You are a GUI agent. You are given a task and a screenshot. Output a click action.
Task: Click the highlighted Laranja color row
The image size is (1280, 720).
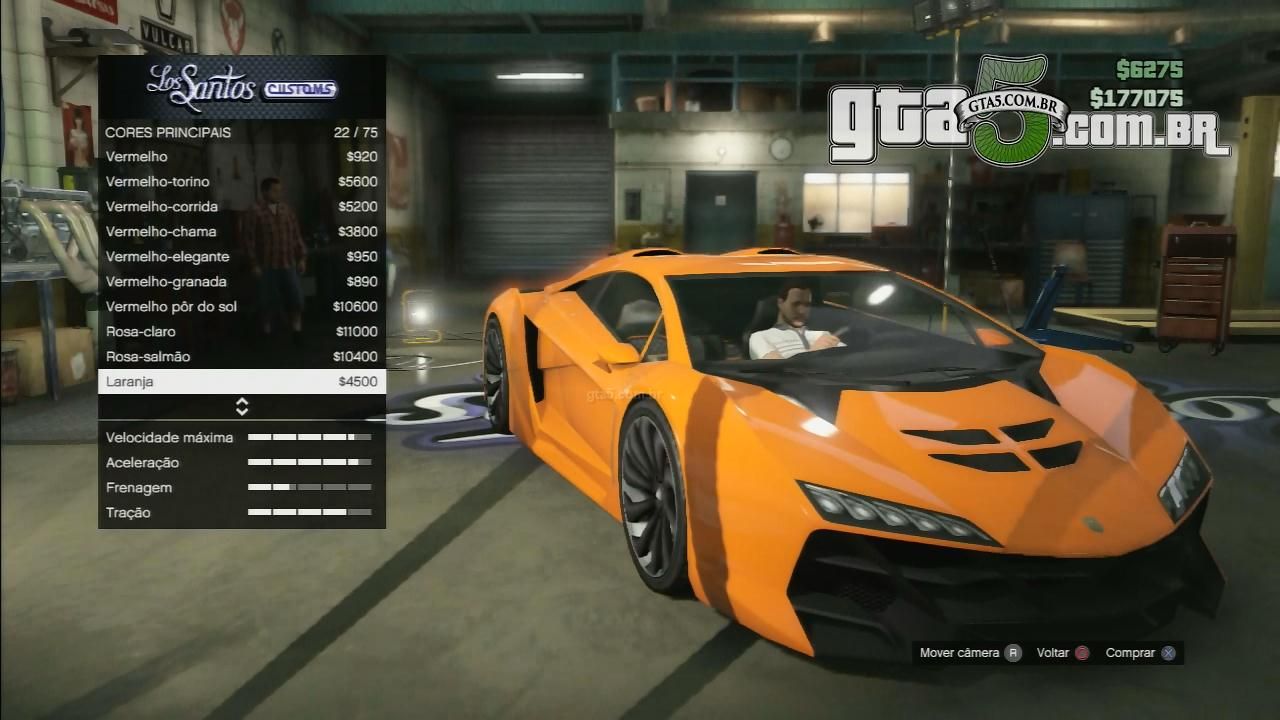241,382
